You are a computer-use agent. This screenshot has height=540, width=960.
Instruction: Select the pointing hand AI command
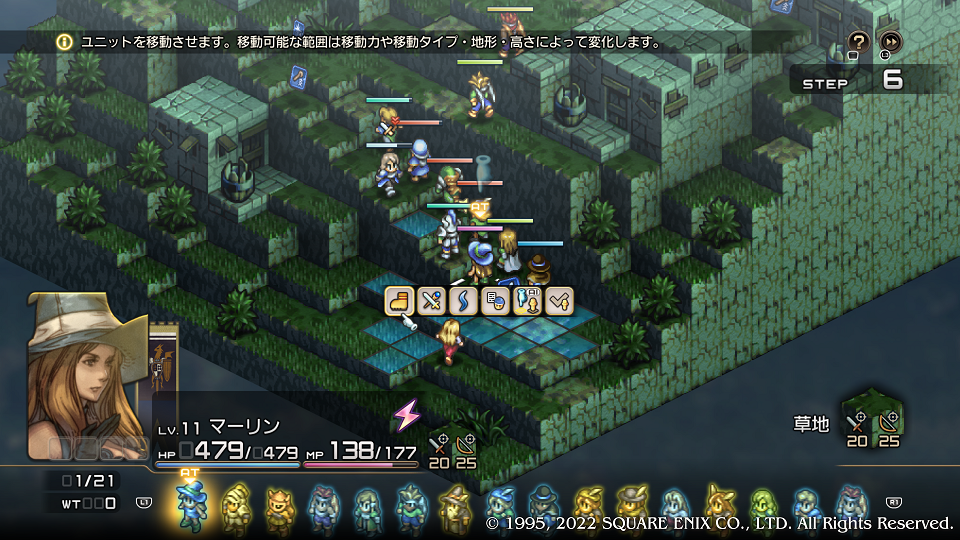pos(527,300)
